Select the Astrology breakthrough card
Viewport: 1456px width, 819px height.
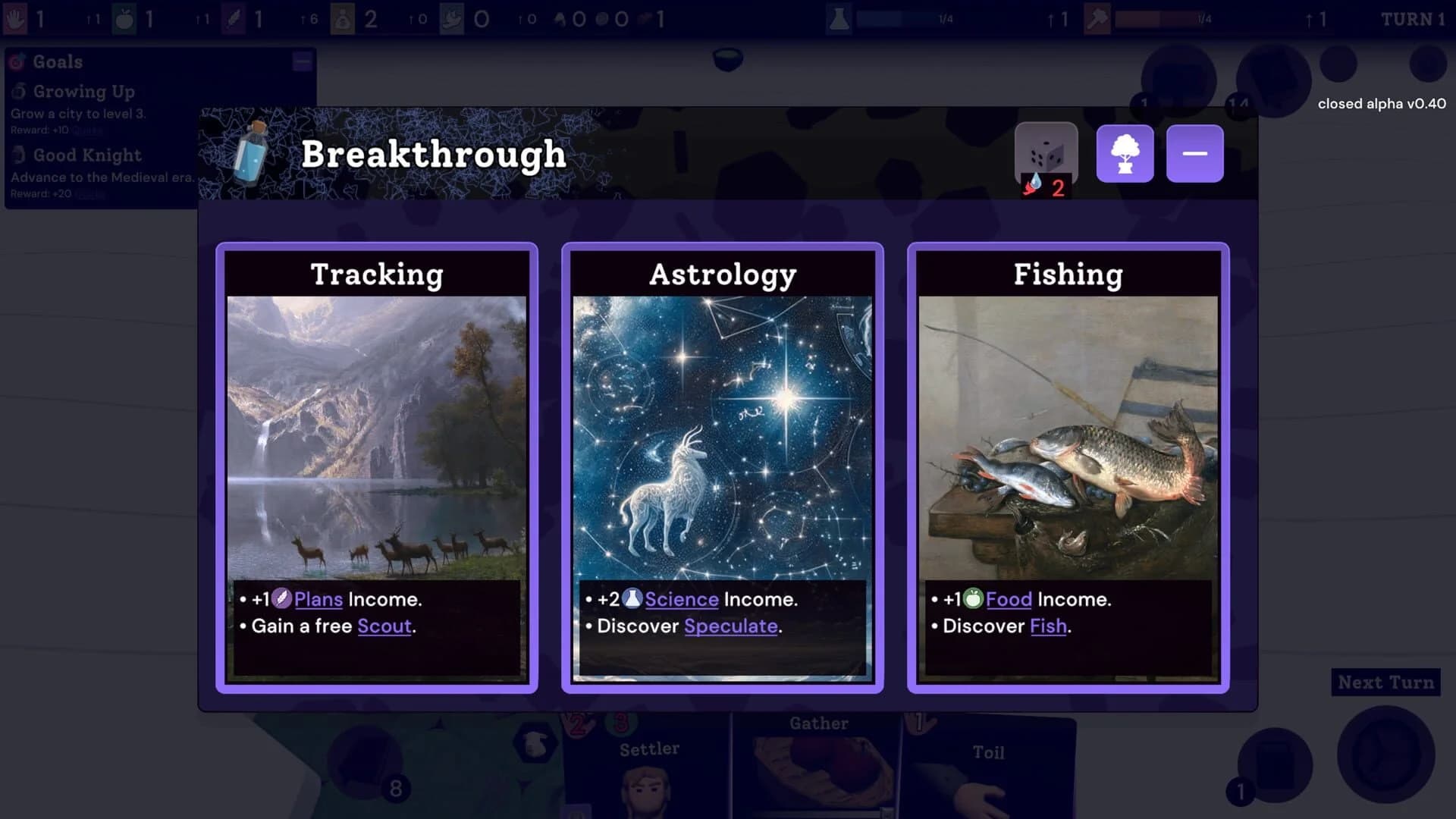click(x=722, y=466)
